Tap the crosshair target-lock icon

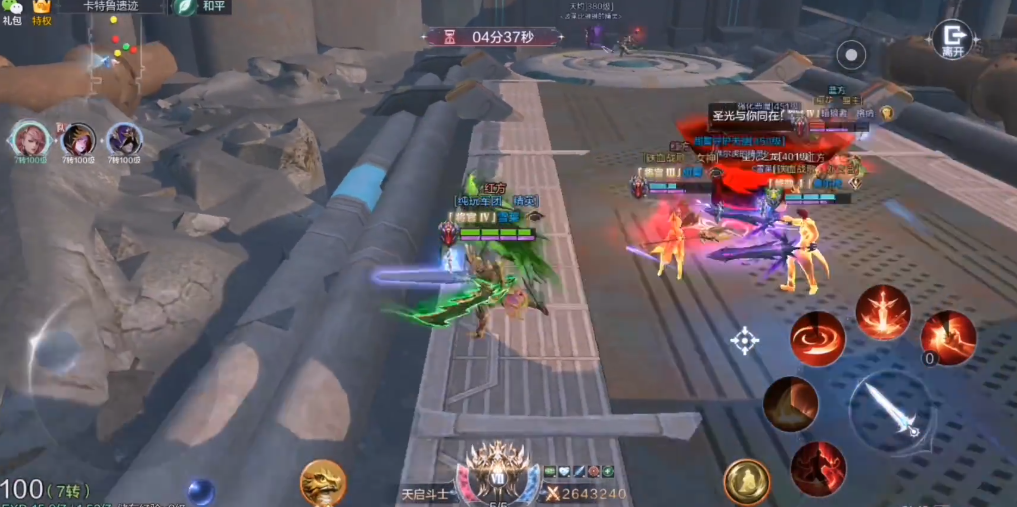(x=745, y=341)
